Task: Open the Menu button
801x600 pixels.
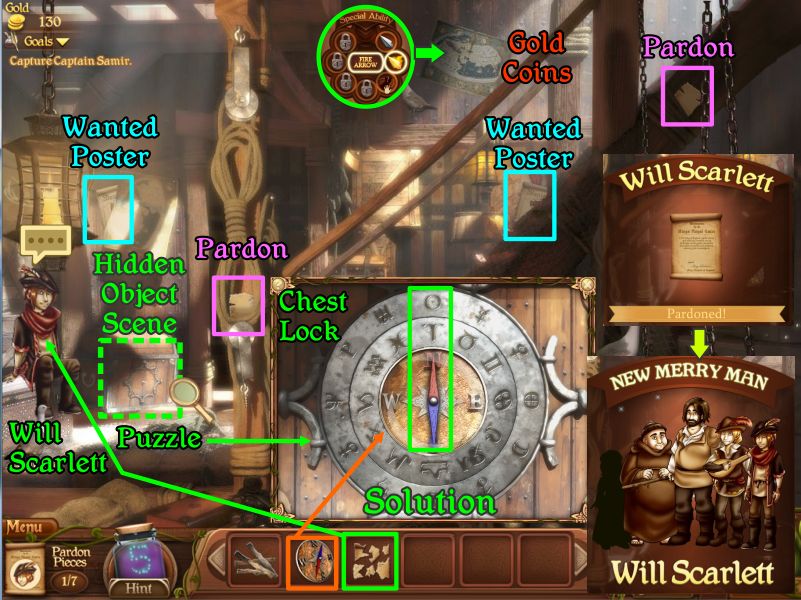Action: 27,527
